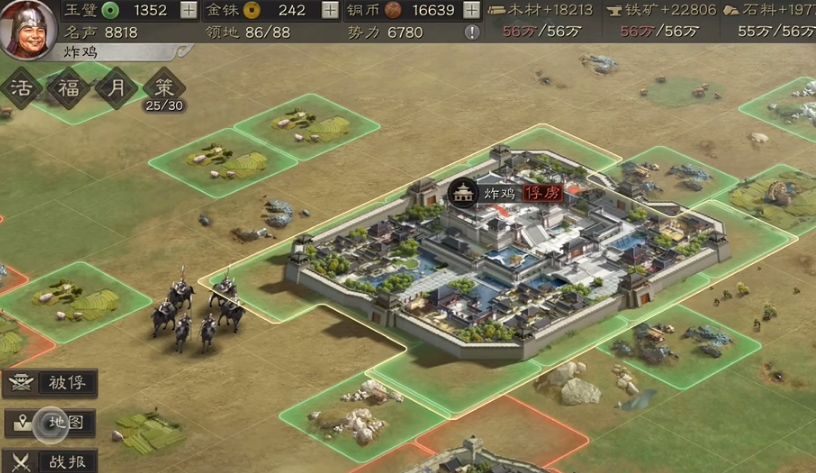Open the 策 strategy button

click(164, 88)
